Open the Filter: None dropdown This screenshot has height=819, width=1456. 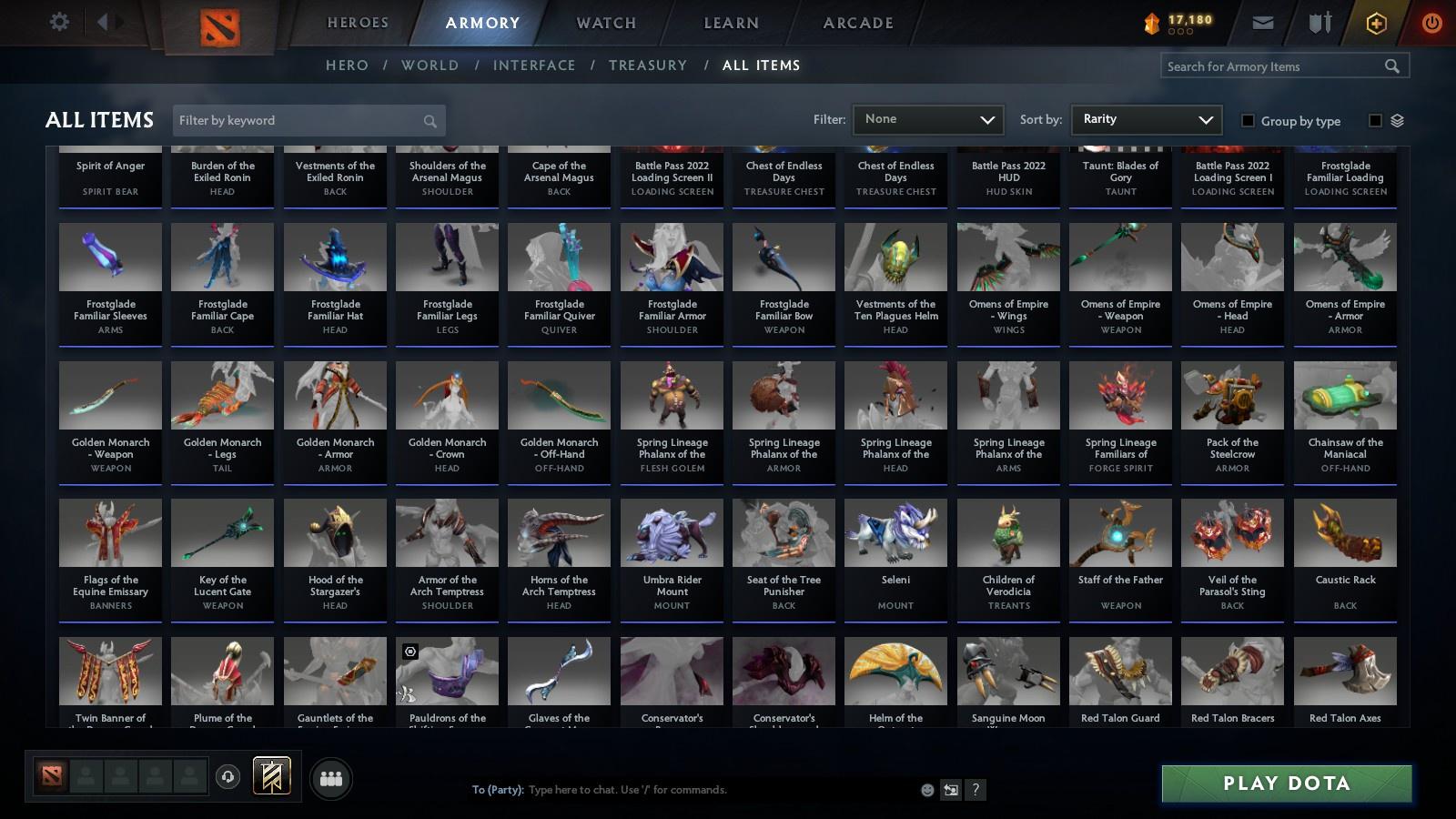pos(927,119)
